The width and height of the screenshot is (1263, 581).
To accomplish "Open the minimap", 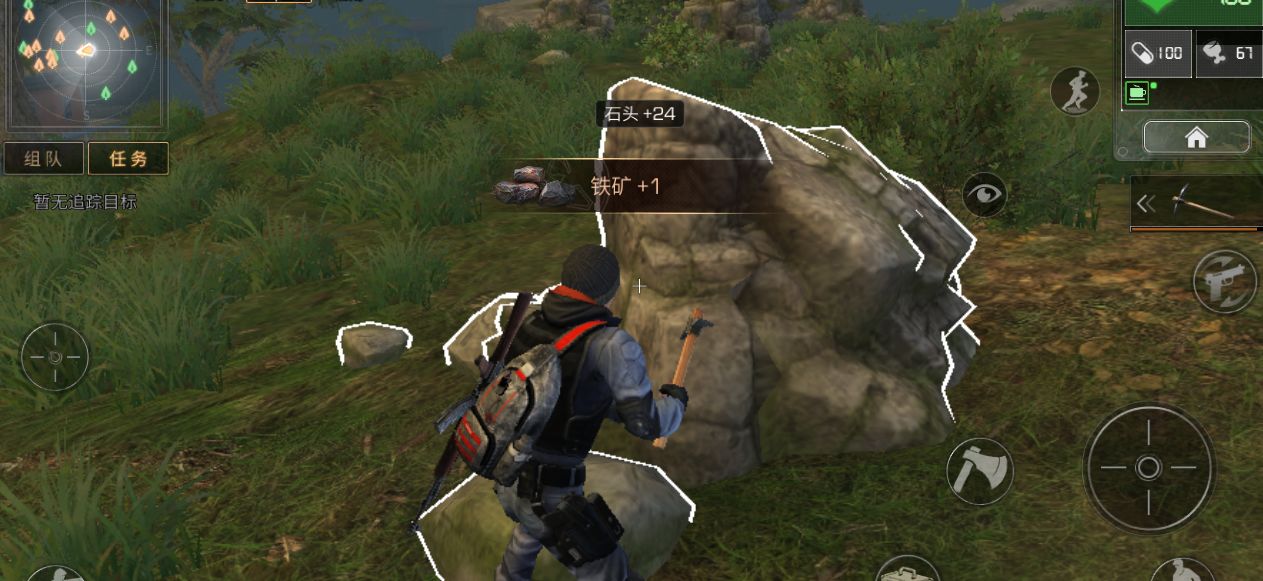I will point(84,62).
